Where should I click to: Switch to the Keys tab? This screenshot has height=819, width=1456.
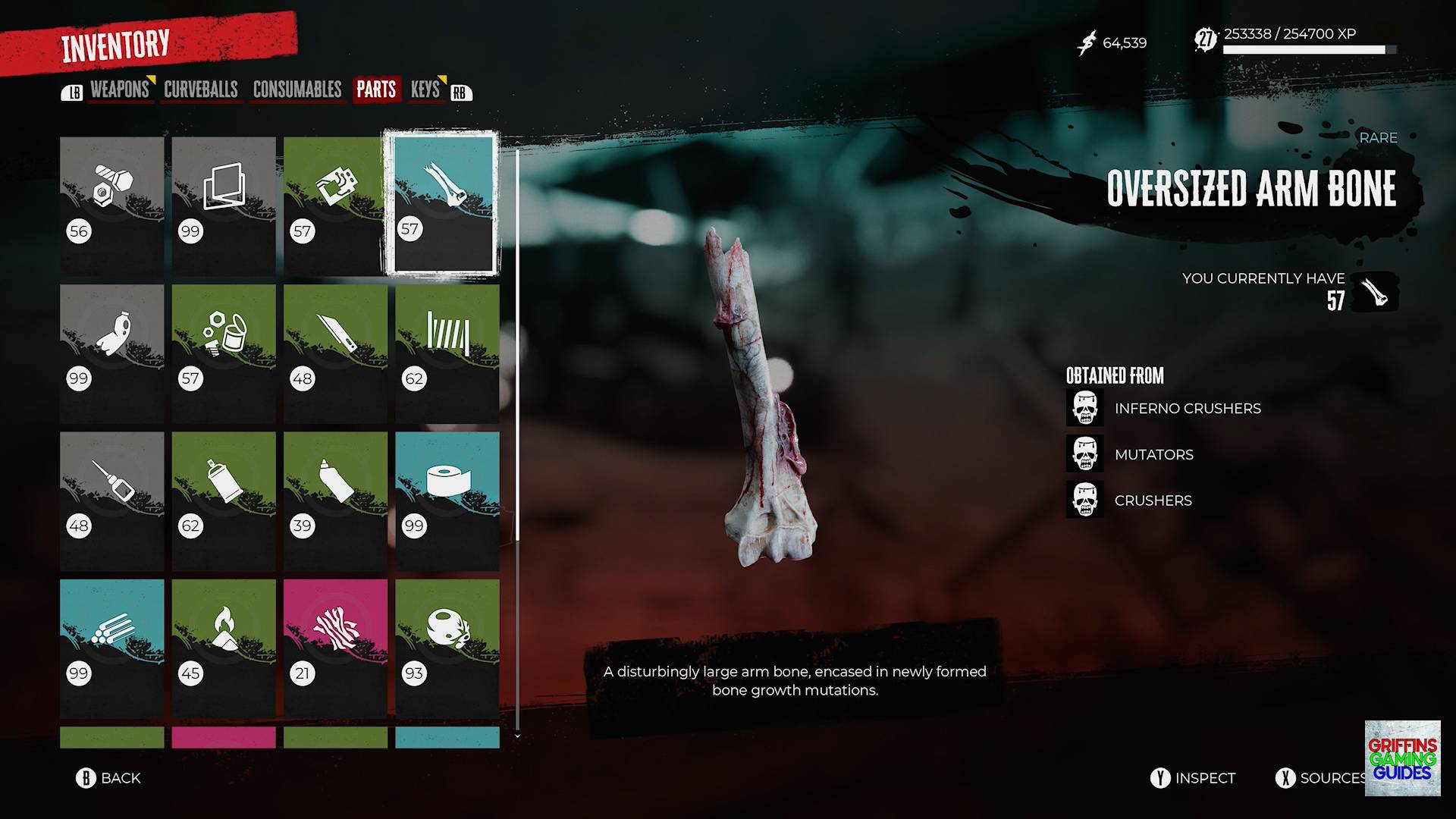pyautogui.click(x=425, y=89)
